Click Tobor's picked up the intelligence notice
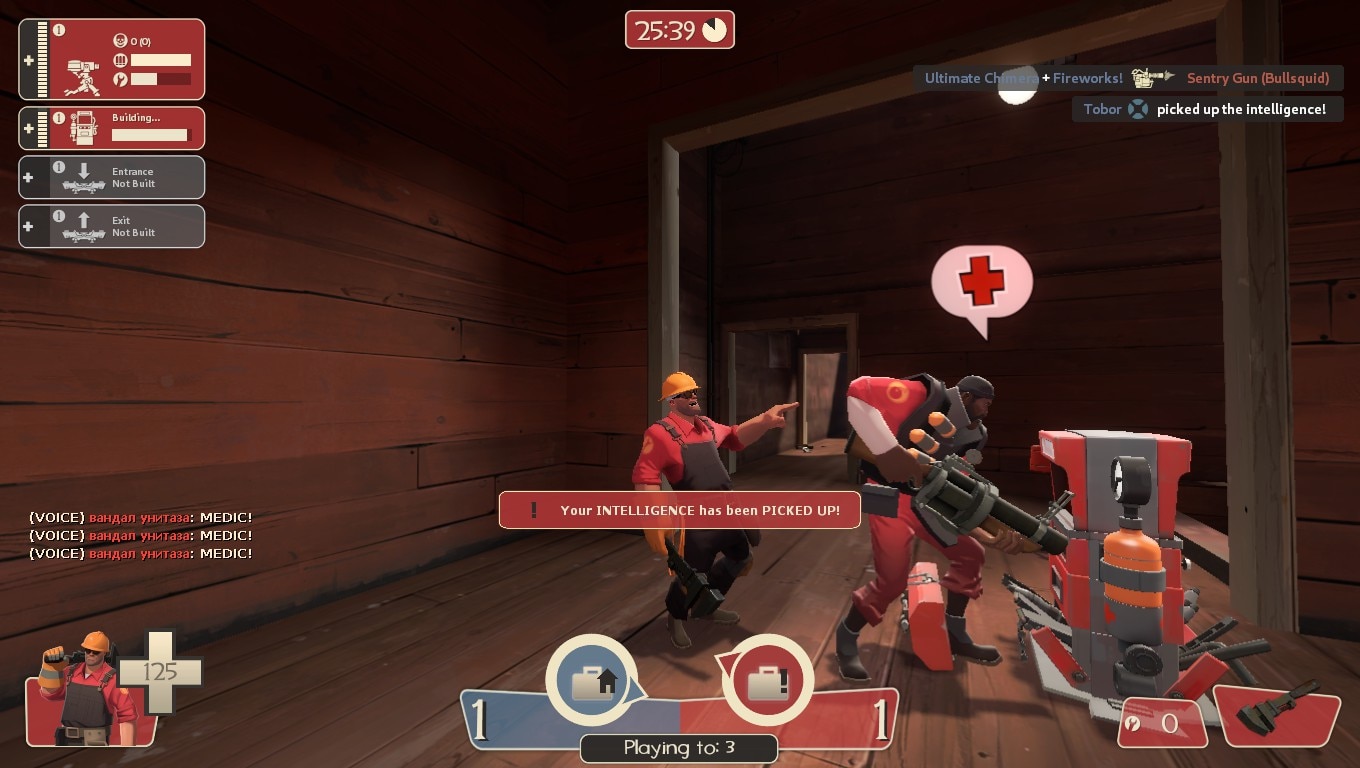 1205,109
